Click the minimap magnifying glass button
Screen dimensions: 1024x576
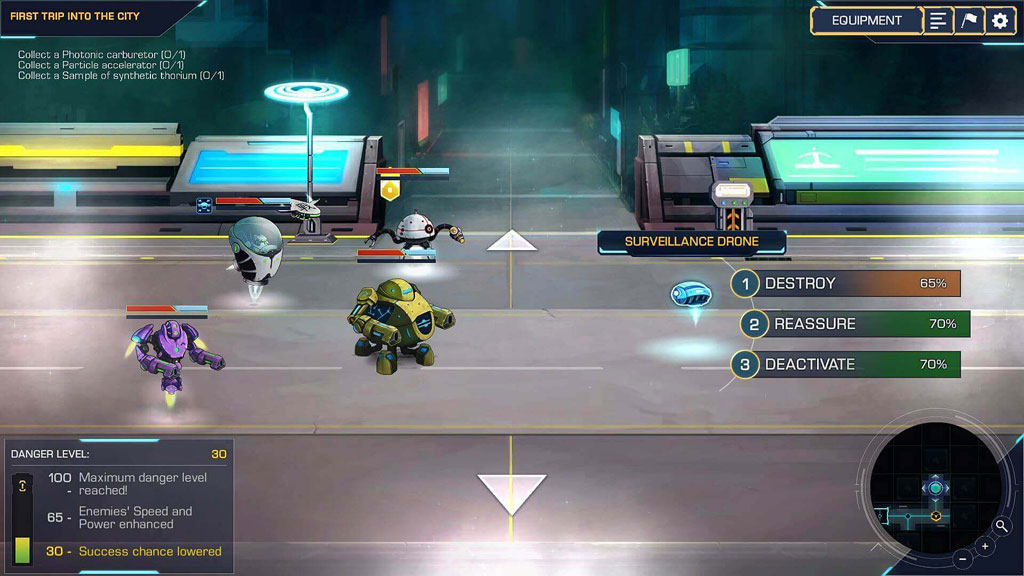1002,526
